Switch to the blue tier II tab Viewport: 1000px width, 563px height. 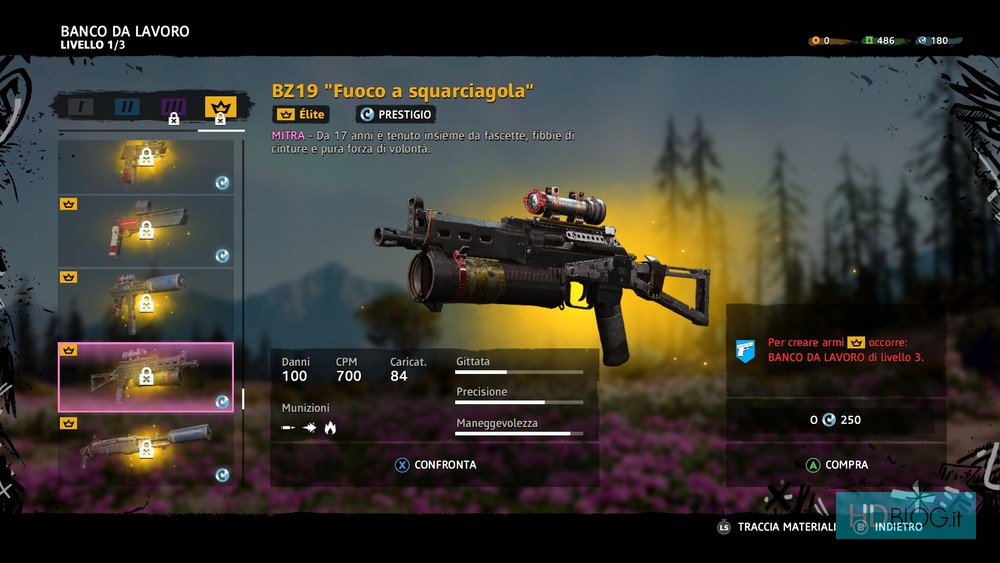[127, 106]
